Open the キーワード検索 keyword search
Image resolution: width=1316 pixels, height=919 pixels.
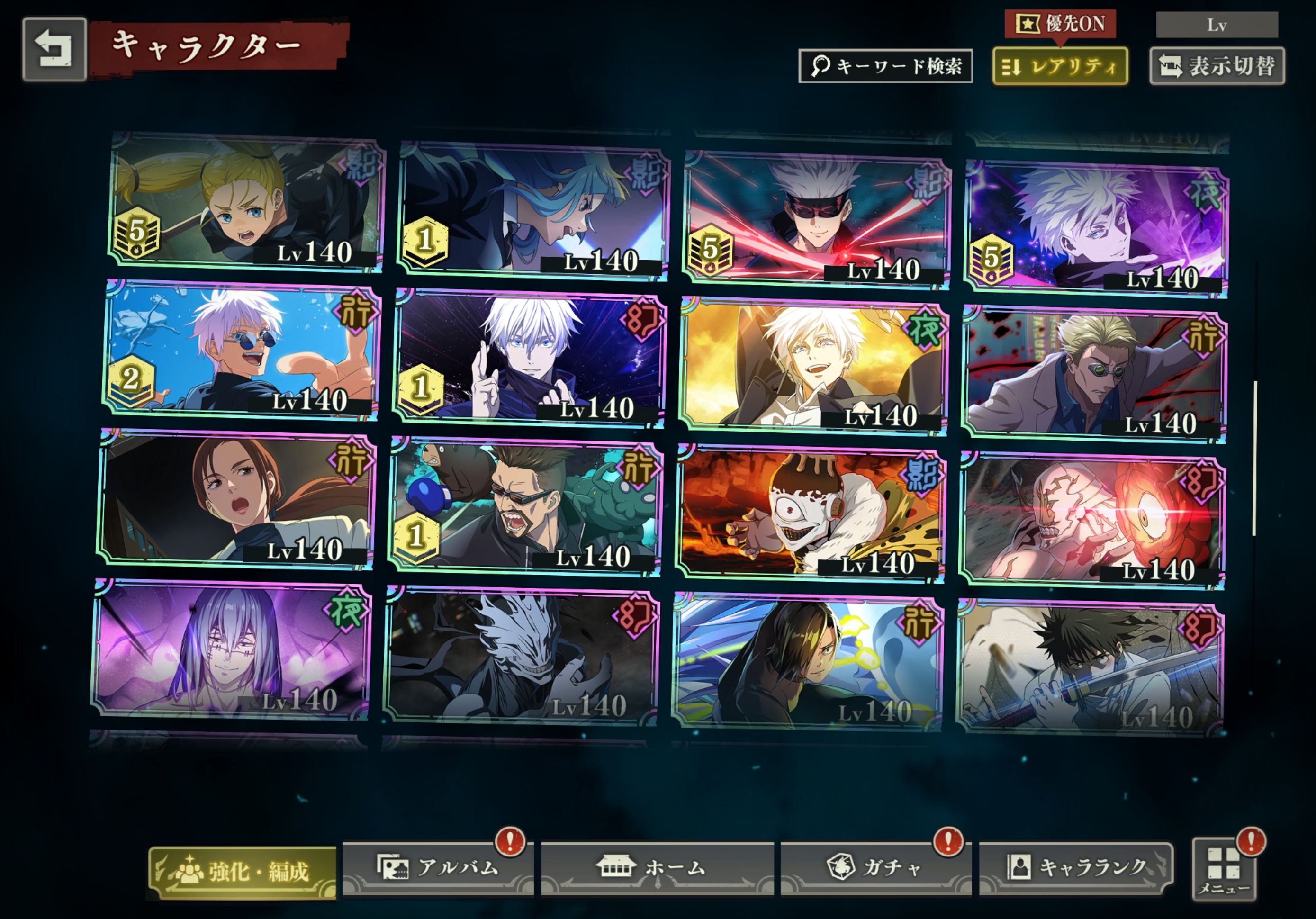click(885, 66)
